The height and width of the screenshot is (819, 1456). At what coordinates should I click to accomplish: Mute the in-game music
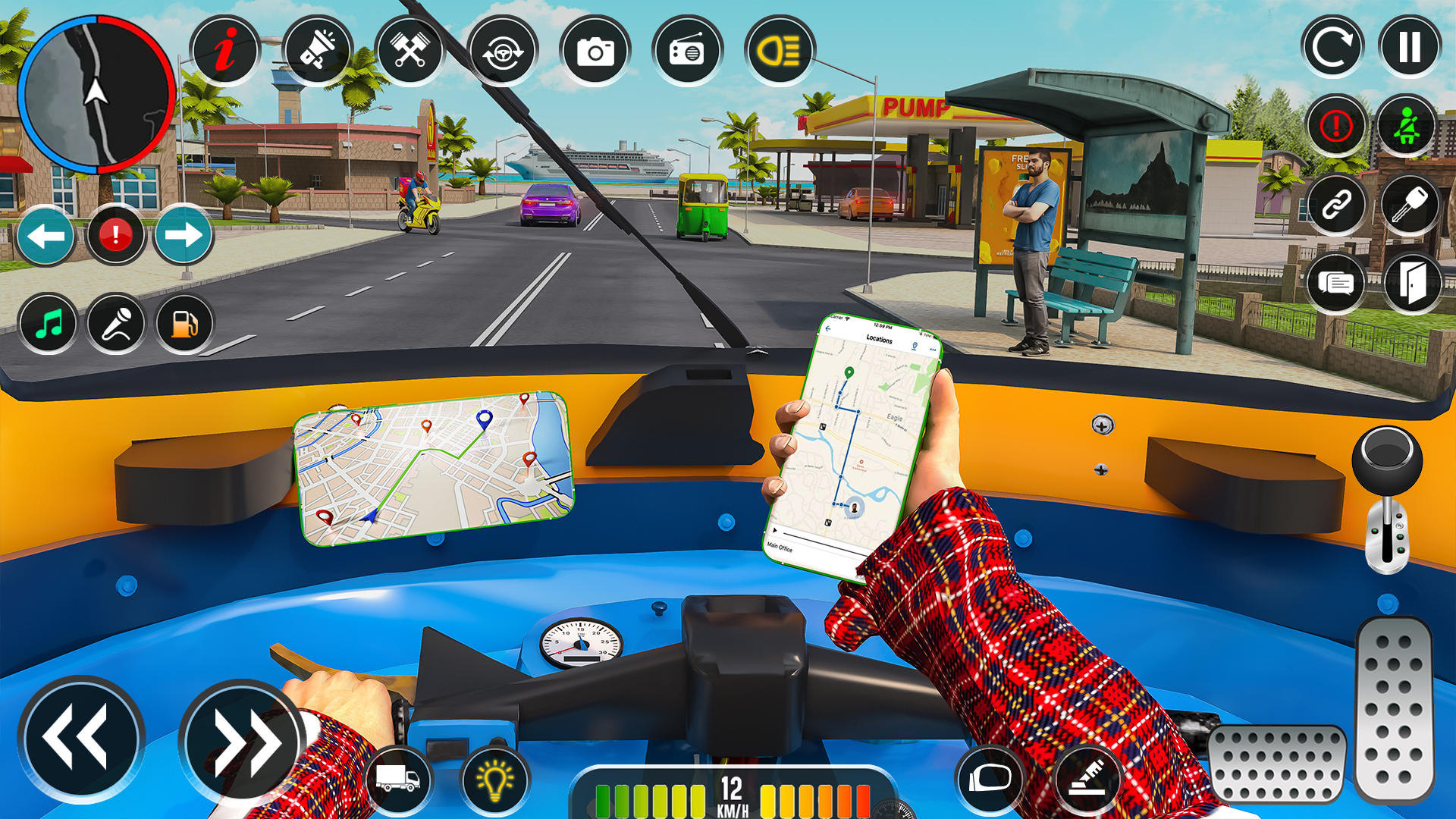49,324
